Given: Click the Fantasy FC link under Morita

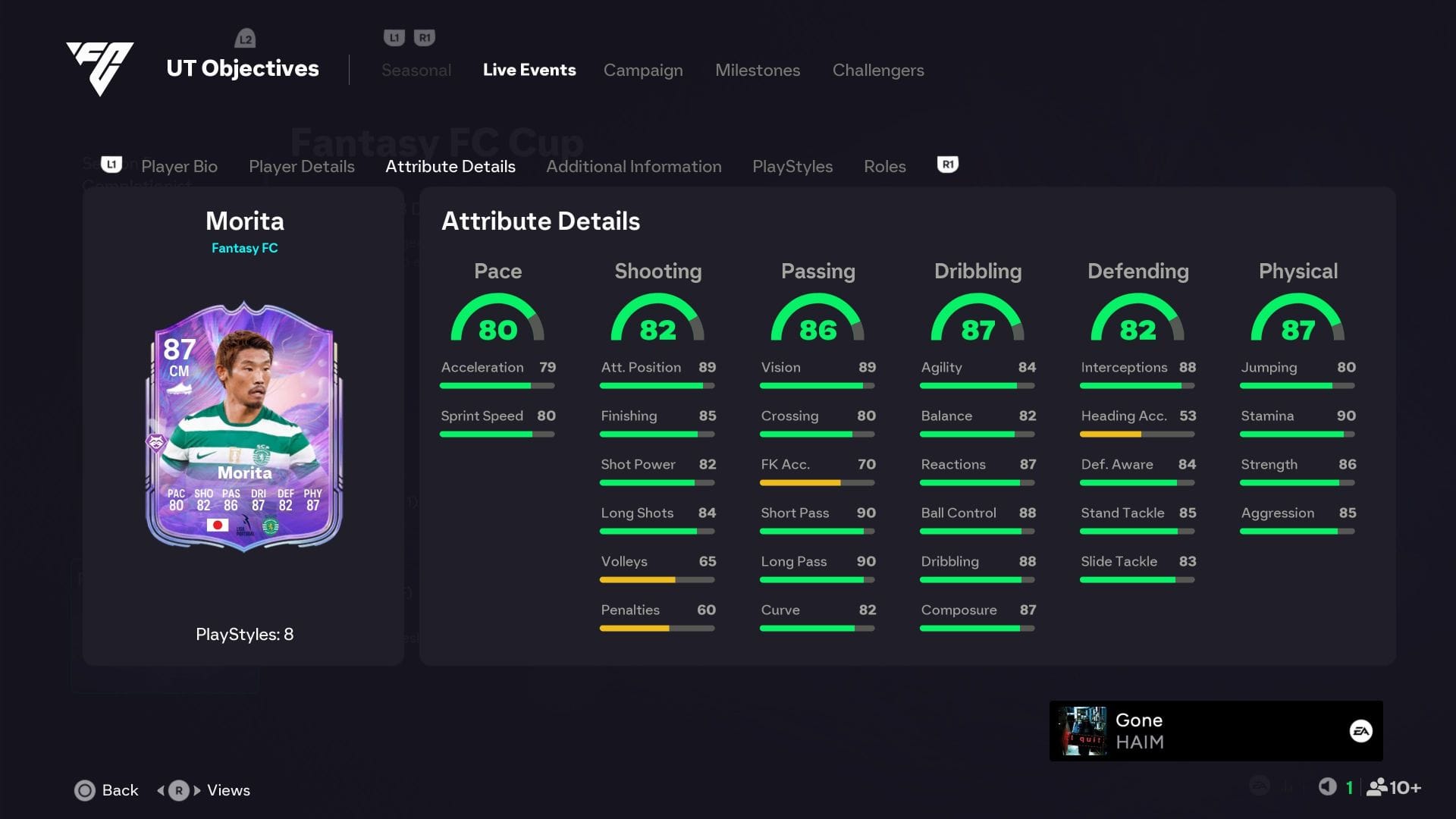Looking at the screenshot, I should 244,247.
